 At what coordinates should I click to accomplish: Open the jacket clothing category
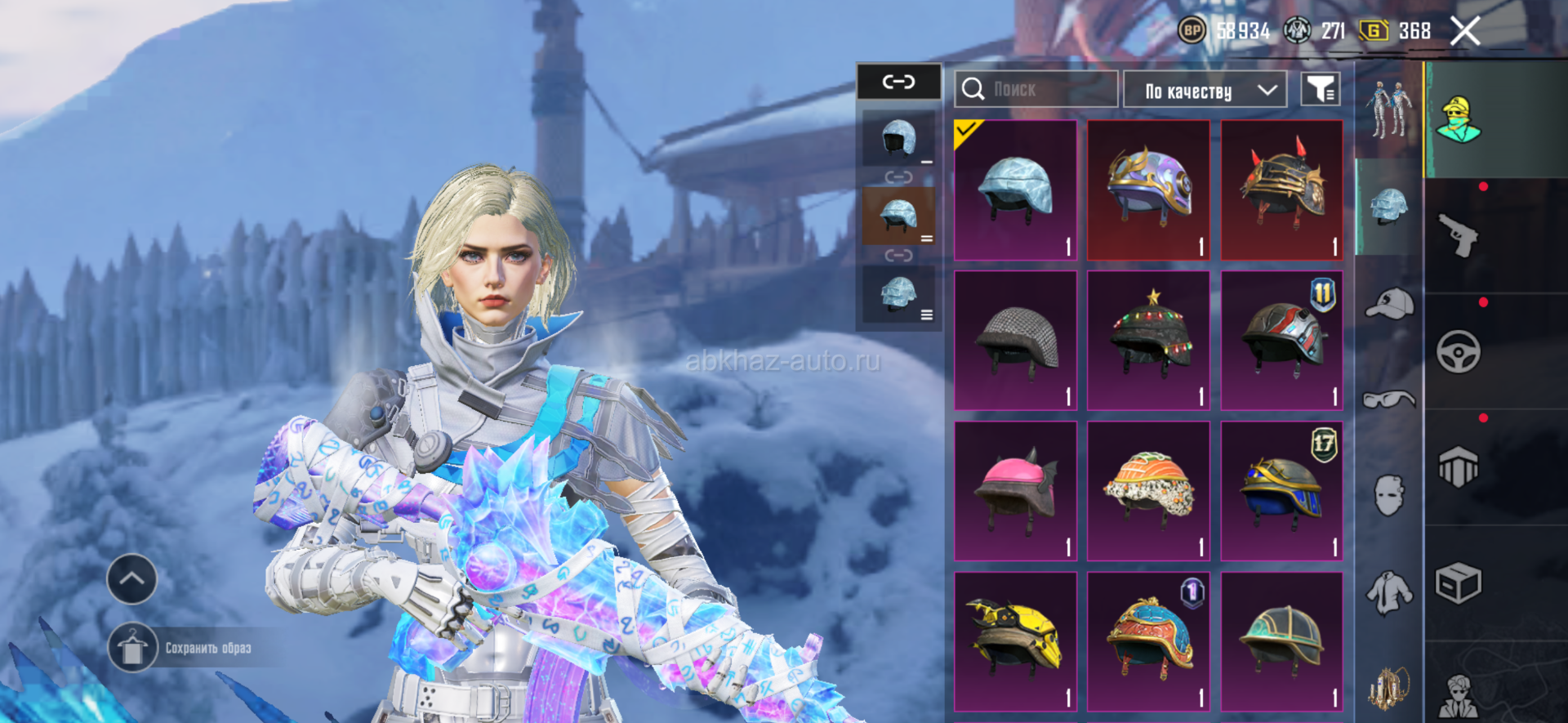click(x=1389, y=592)
